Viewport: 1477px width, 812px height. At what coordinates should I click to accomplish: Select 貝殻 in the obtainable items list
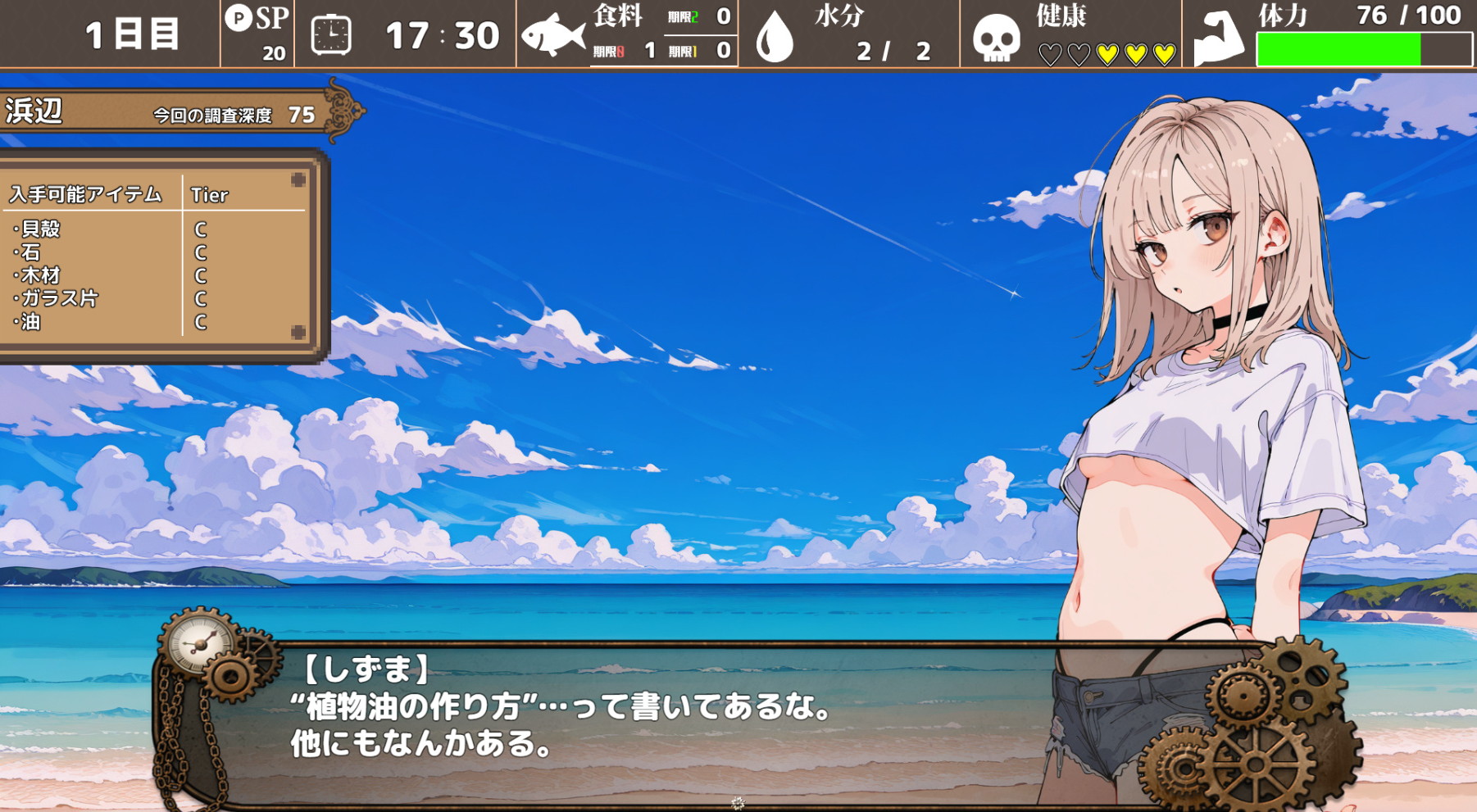click(41, 229)
